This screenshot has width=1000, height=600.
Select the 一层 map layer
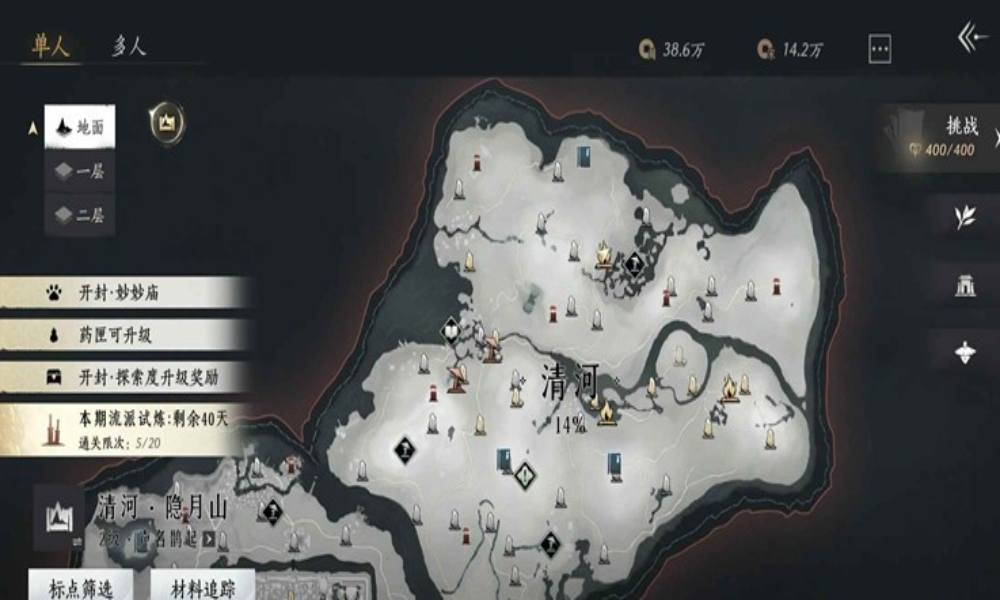click(80, 171)
